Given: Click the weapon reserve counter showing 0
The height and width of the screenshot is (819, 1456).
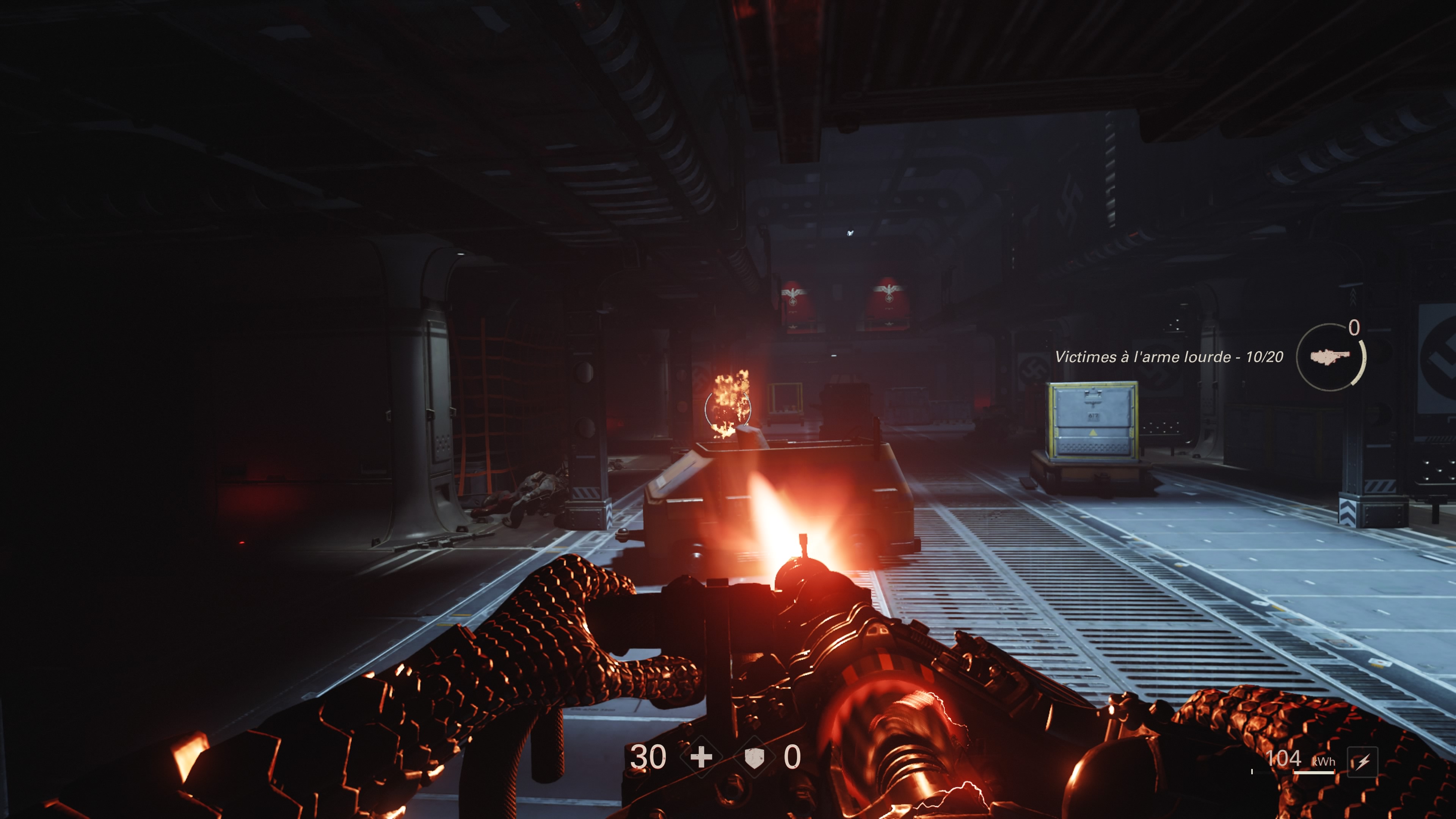Looking at the screenshot, I should [1354, 328].
